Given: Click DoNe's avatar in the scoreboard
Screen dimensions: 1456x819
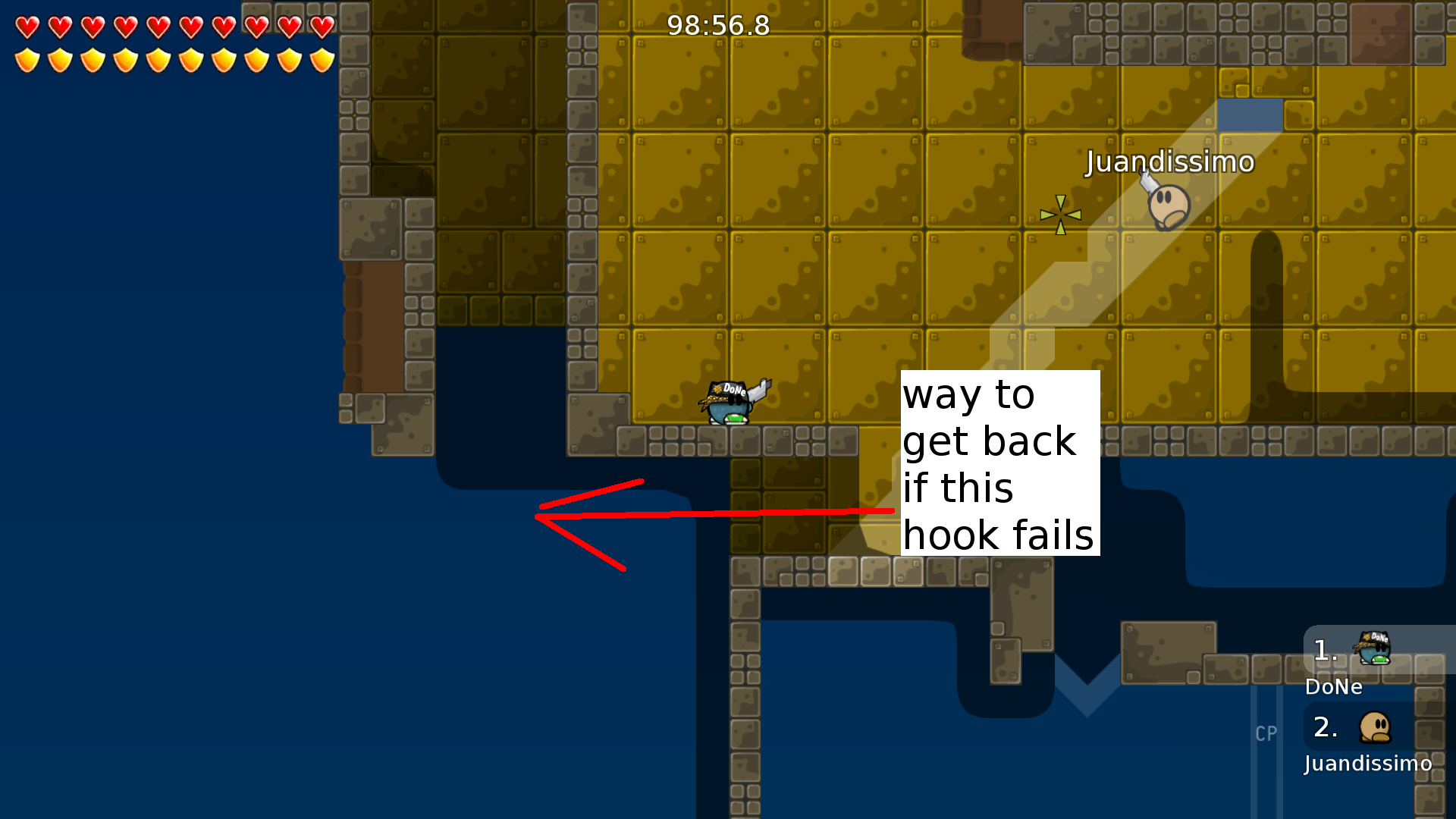Looking at the screenshot, I should [1374, 649].
